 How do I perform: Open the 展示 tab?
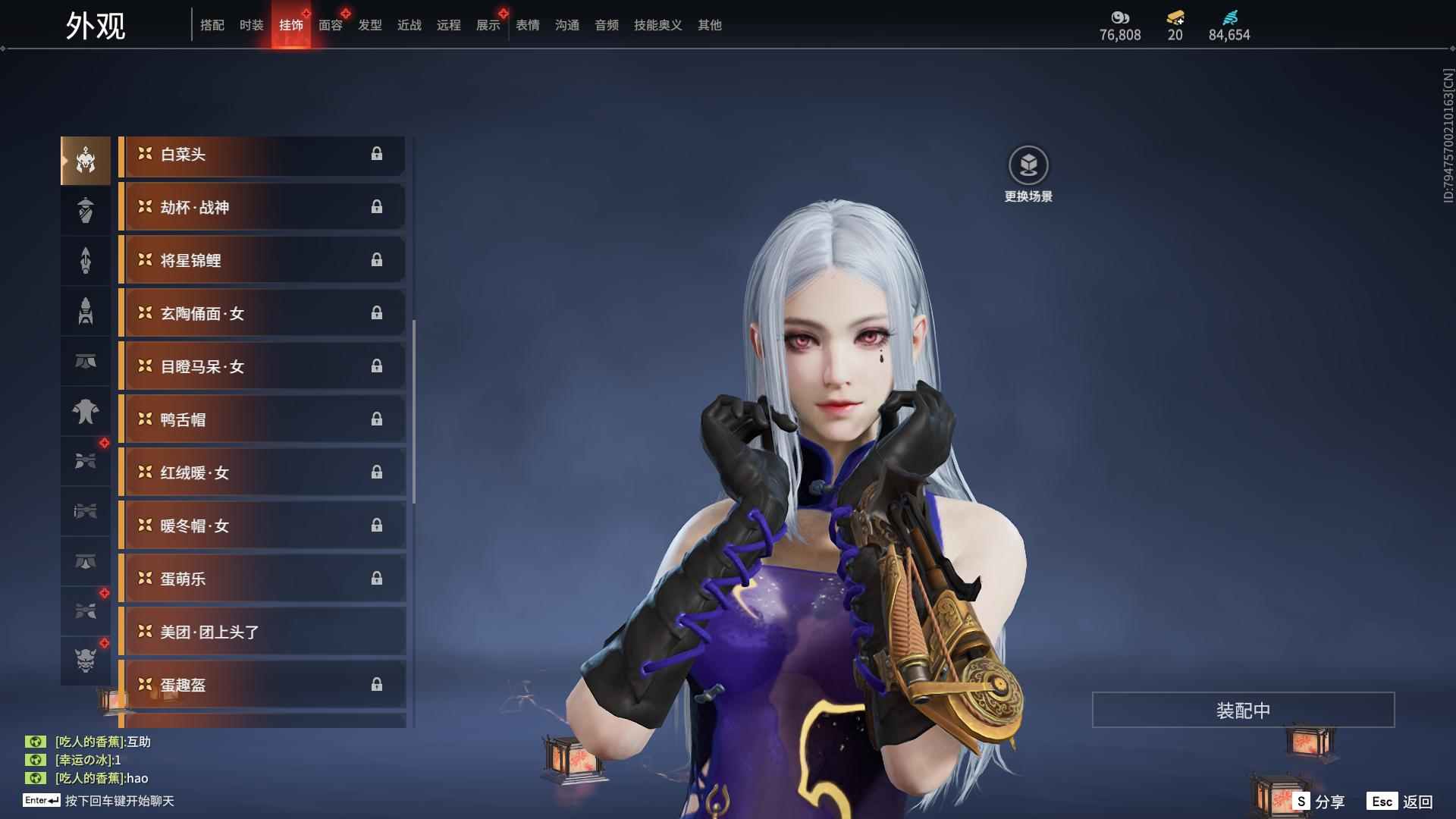click(x=488, y=25)
